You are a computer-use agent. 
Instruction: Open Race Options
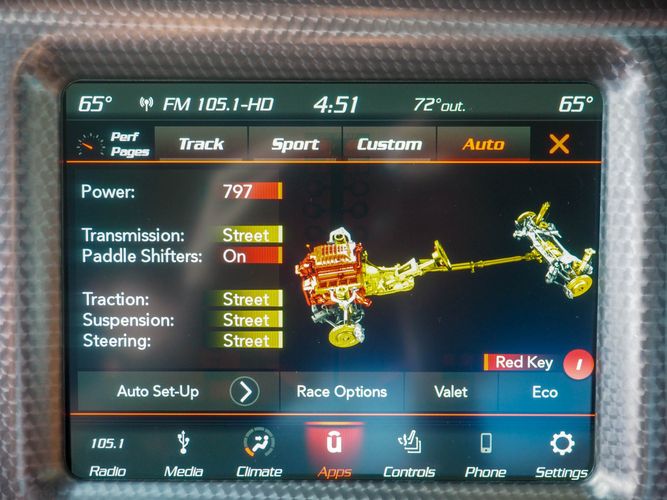(x=341, y=391)
